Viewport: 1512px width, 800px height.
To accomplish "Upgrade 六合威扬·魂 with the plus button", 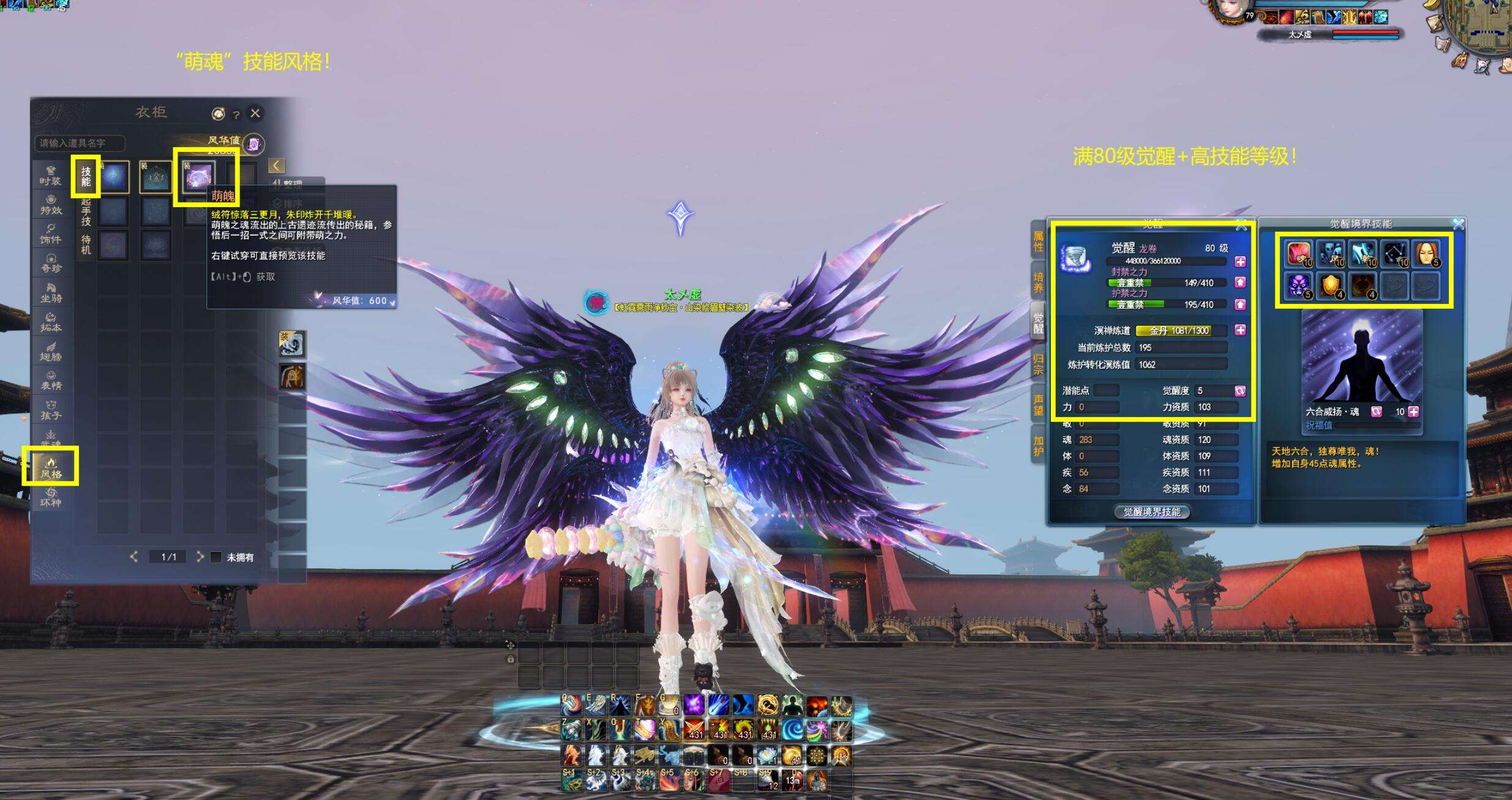I will 1413,412.
